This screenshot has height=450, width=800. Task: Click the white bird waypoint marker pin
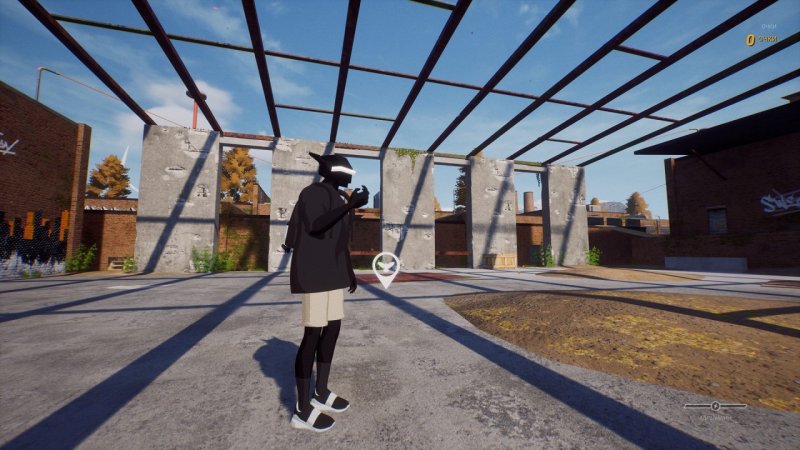tap(386, 268)
